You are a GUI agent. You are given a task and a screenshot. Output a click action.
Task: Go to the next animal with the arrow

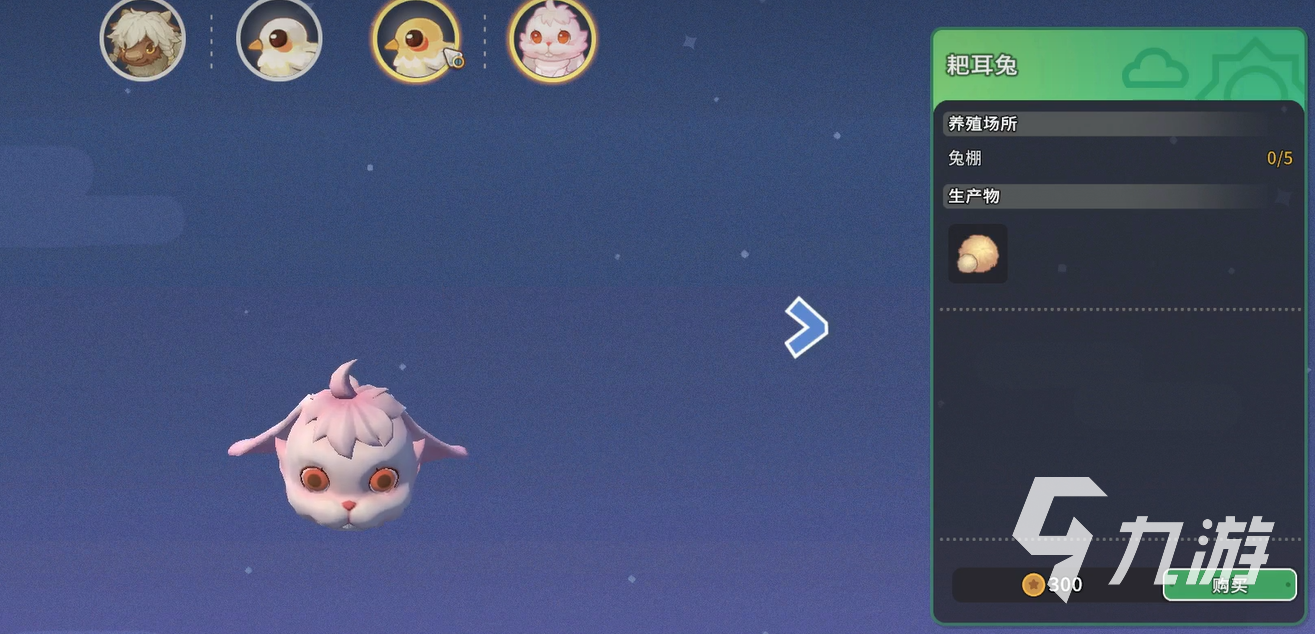[x=806, y=327]
